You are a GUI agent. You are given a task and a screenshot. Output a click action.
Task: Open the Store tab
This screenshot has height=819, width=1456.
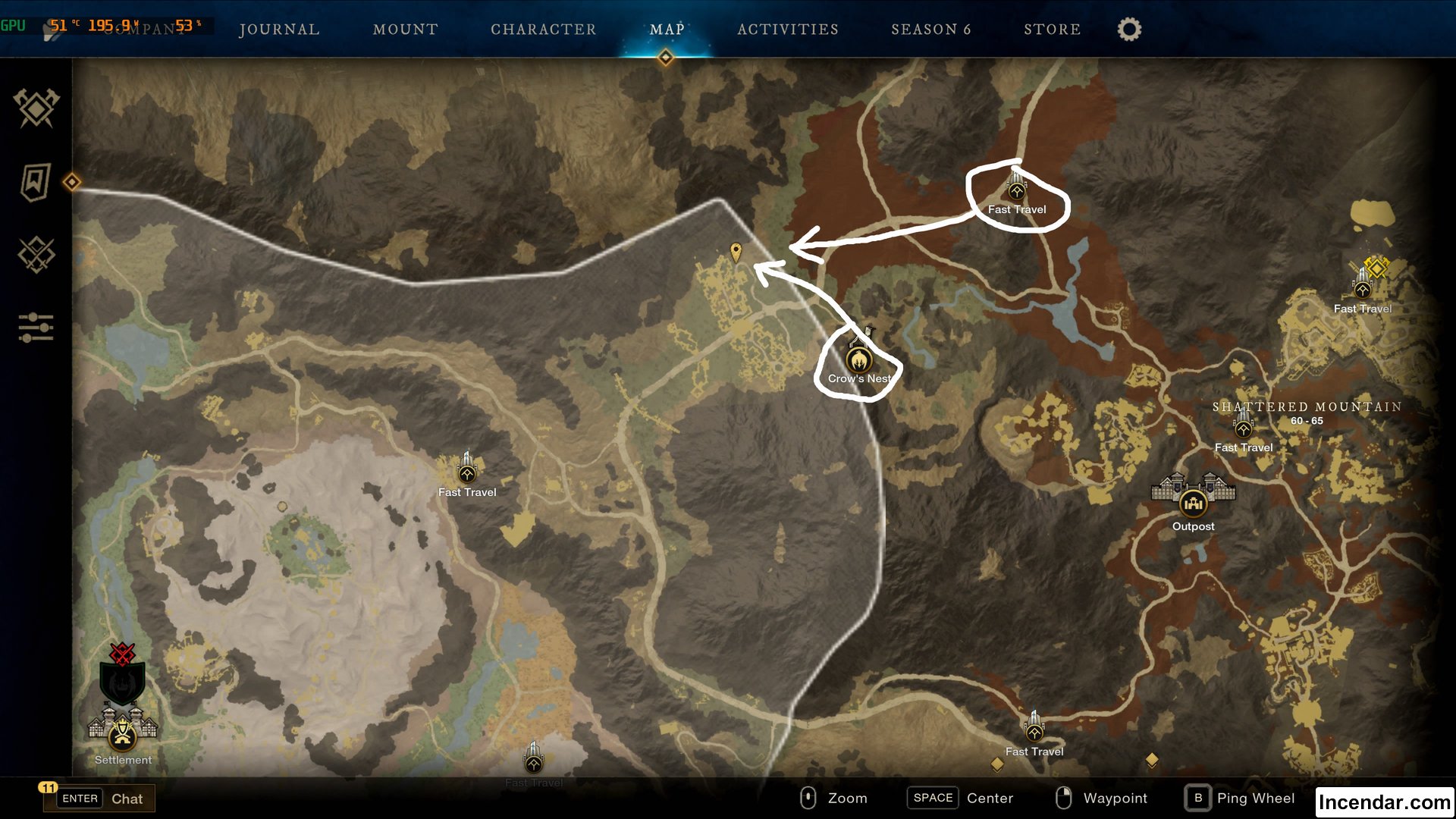click(1052, 30)
